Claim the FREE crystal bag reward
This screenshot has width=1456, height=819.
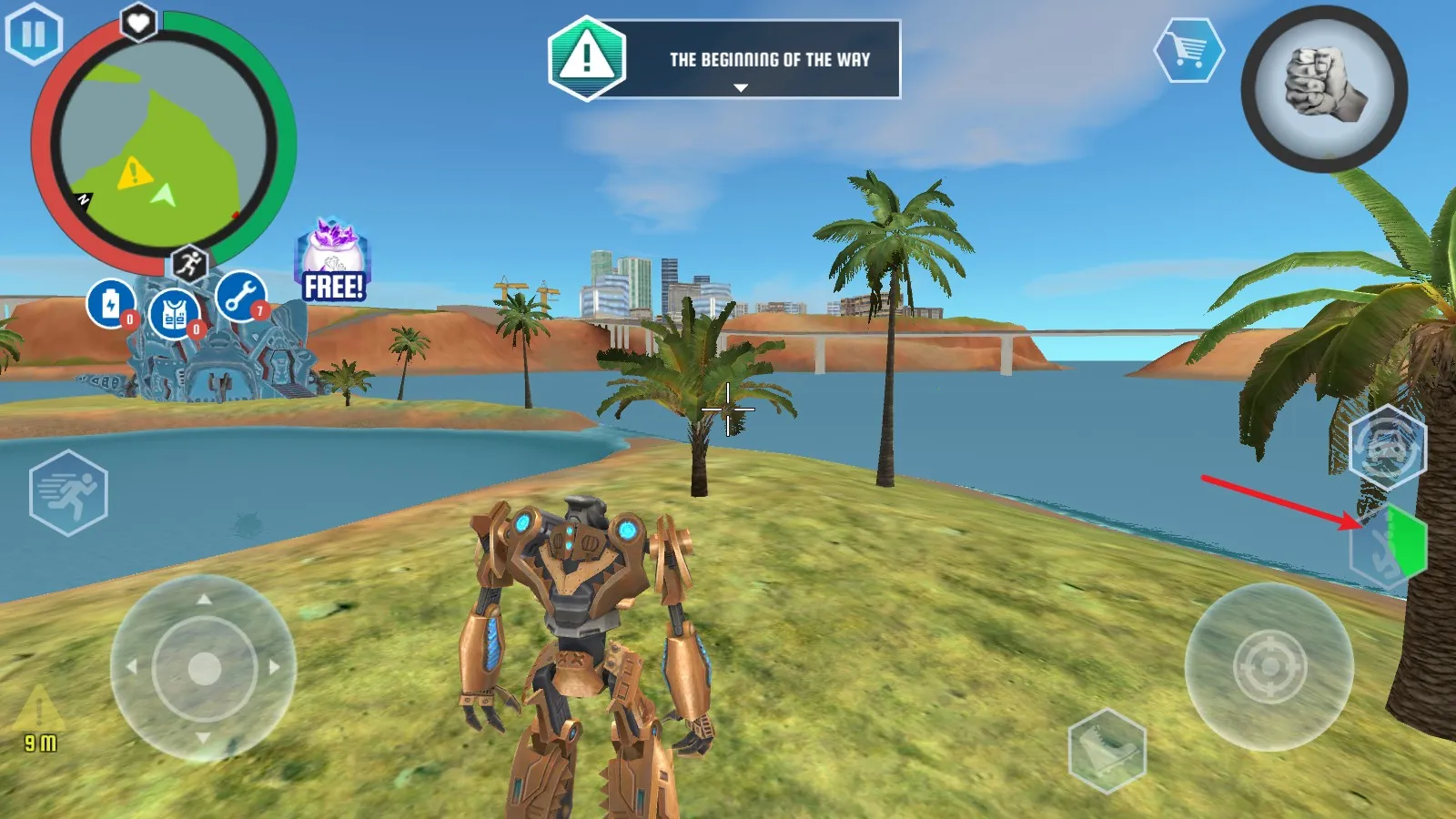click(x=333, y=262)
